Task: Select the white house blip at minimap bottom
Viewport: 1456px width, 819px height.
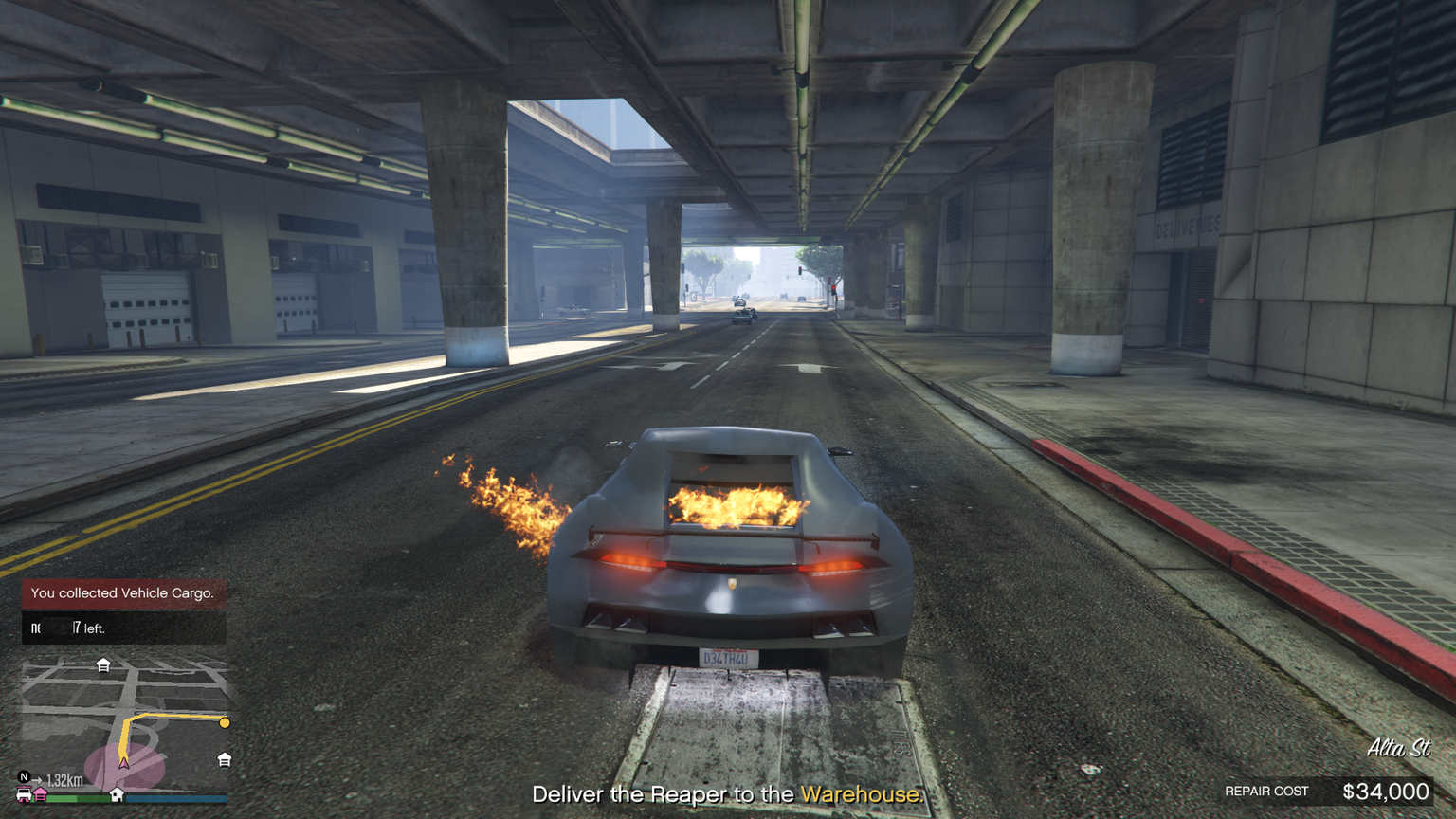Action: pos(117,794)
